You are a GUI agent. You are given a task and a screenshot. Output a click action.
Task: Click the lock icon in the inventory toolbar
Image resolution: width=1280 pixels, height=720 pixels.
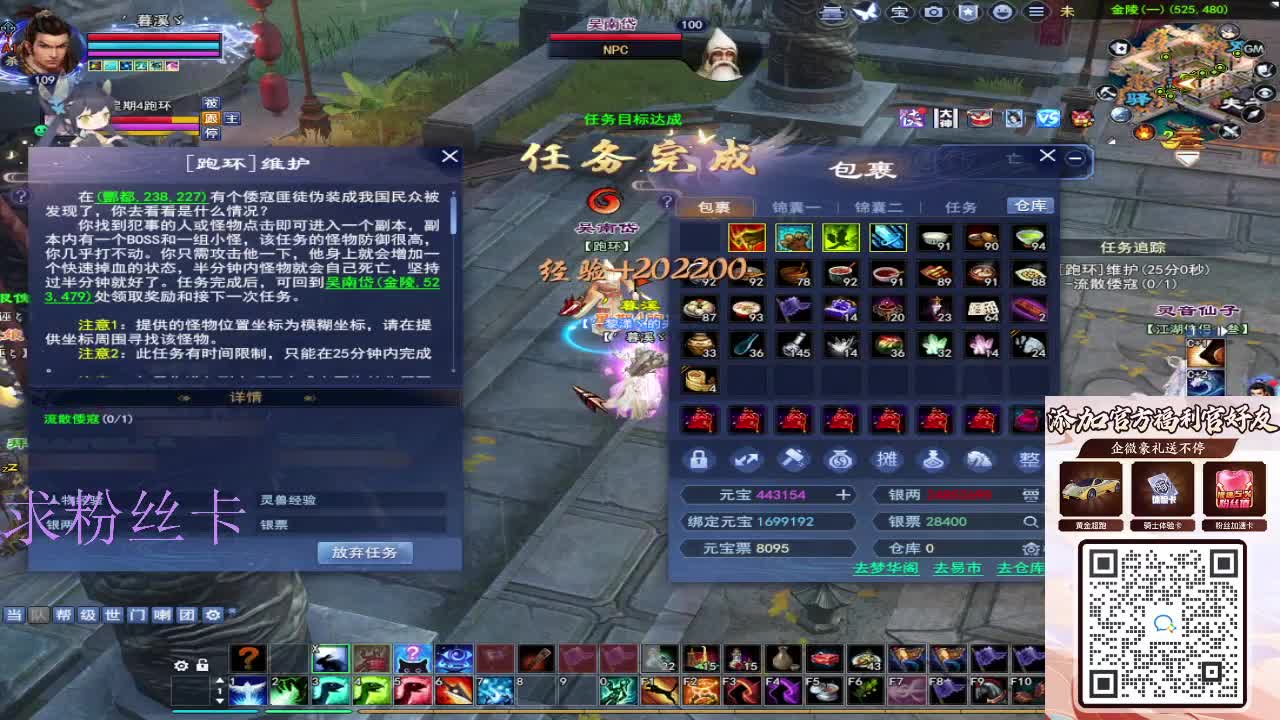[700, 459]
